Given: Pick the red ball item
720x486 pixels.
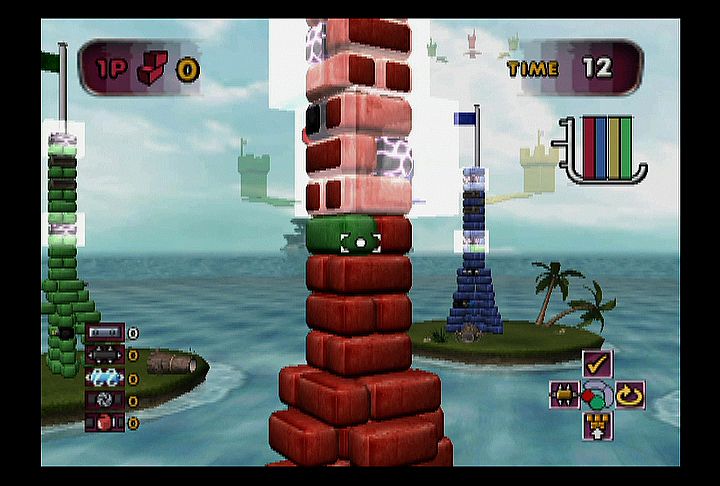Looking at the screenshot, I should 105,423.
